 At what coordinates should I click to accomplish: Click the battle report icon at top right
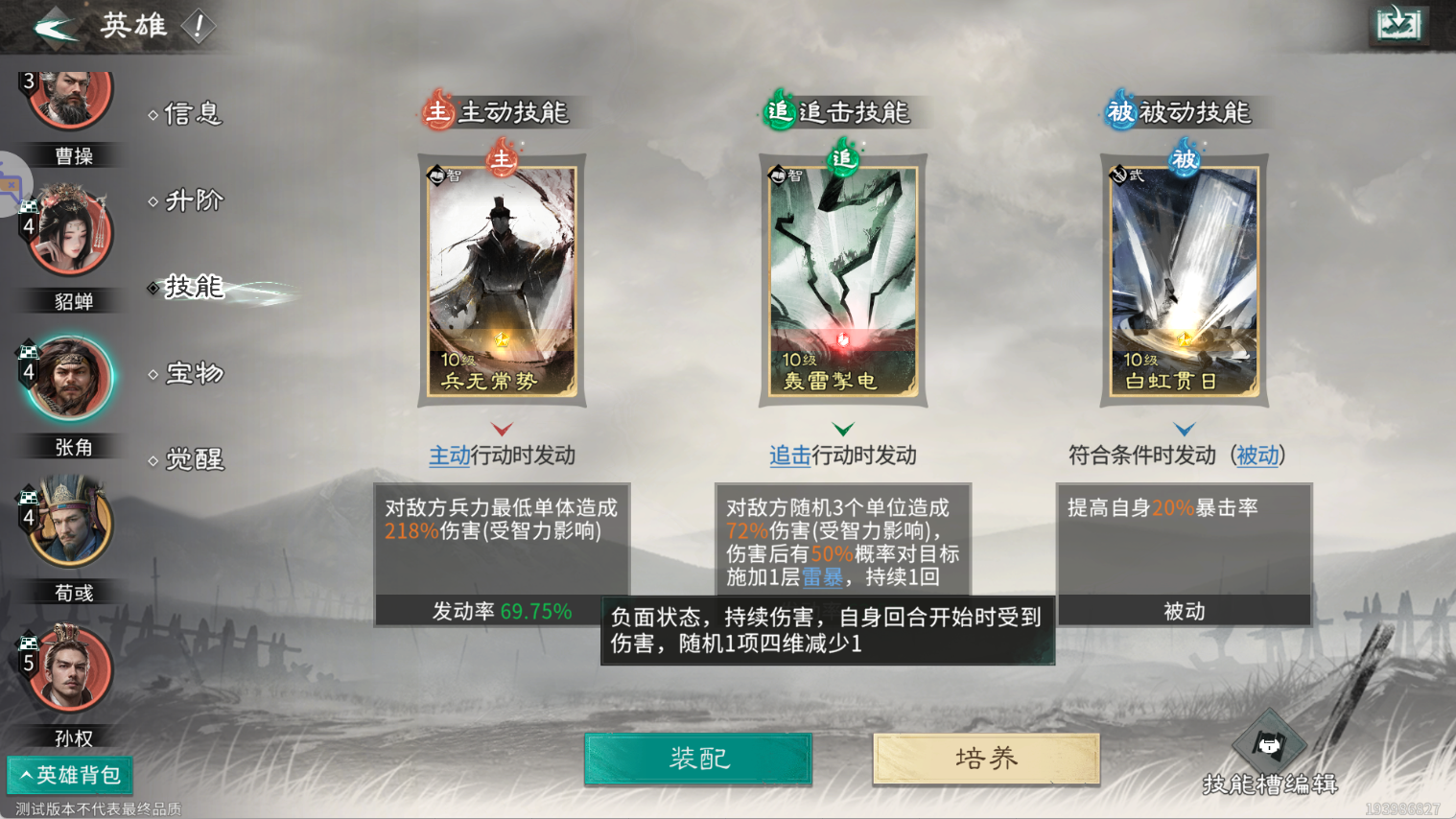coord(1398,24)
